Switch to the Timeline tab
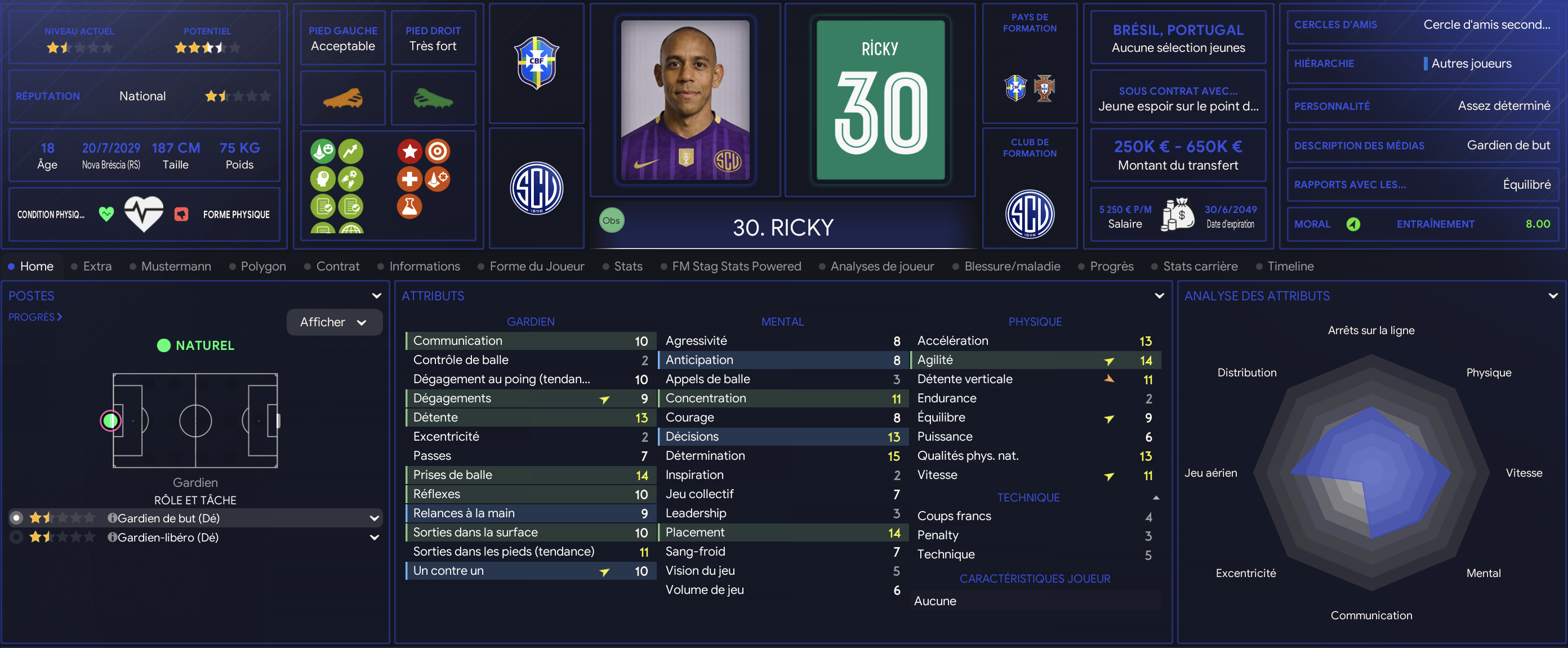 click(1290, 266)
